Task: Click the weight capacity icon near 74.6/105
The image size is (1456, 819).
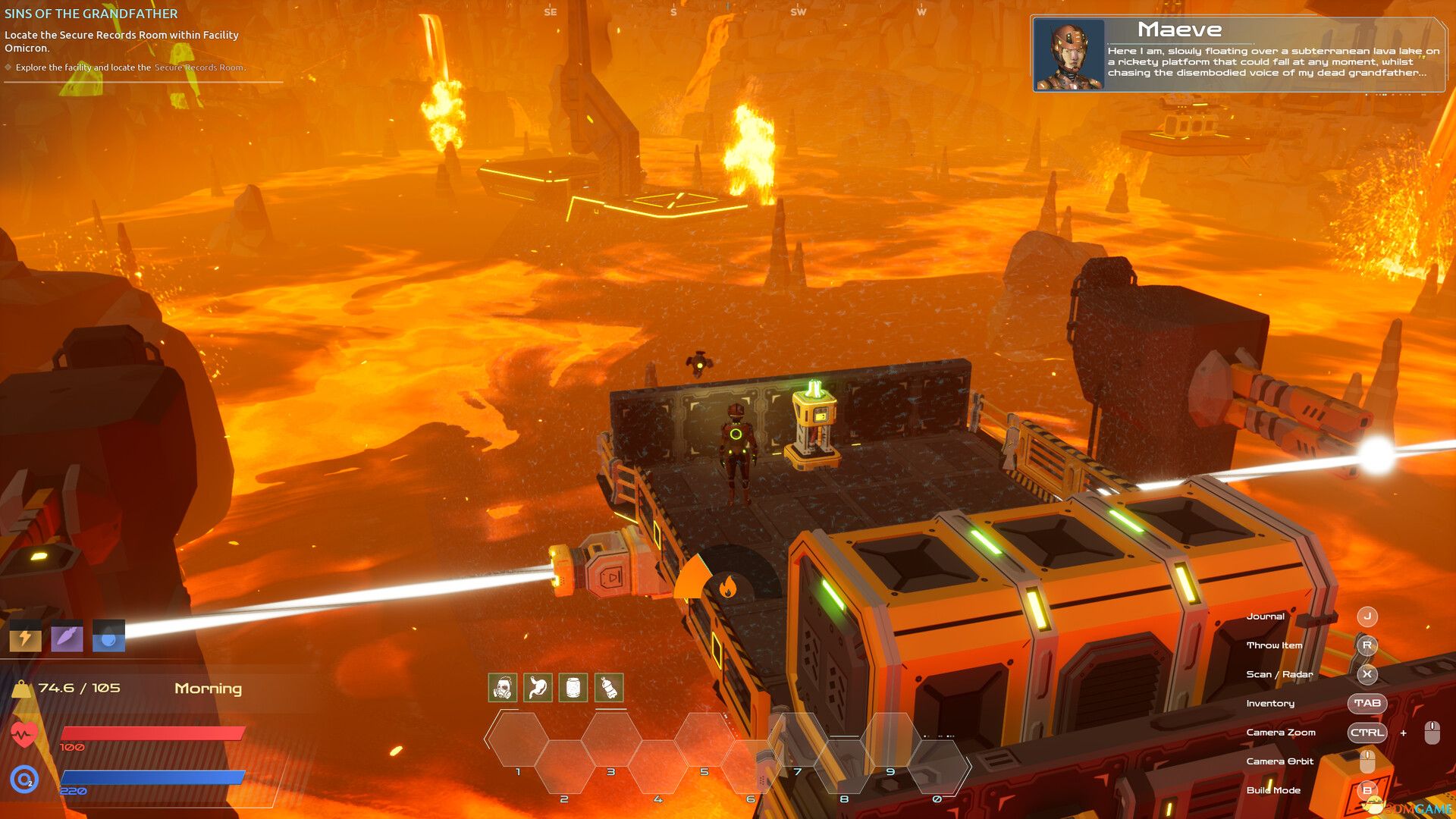Action: click(x=23, y=688)
